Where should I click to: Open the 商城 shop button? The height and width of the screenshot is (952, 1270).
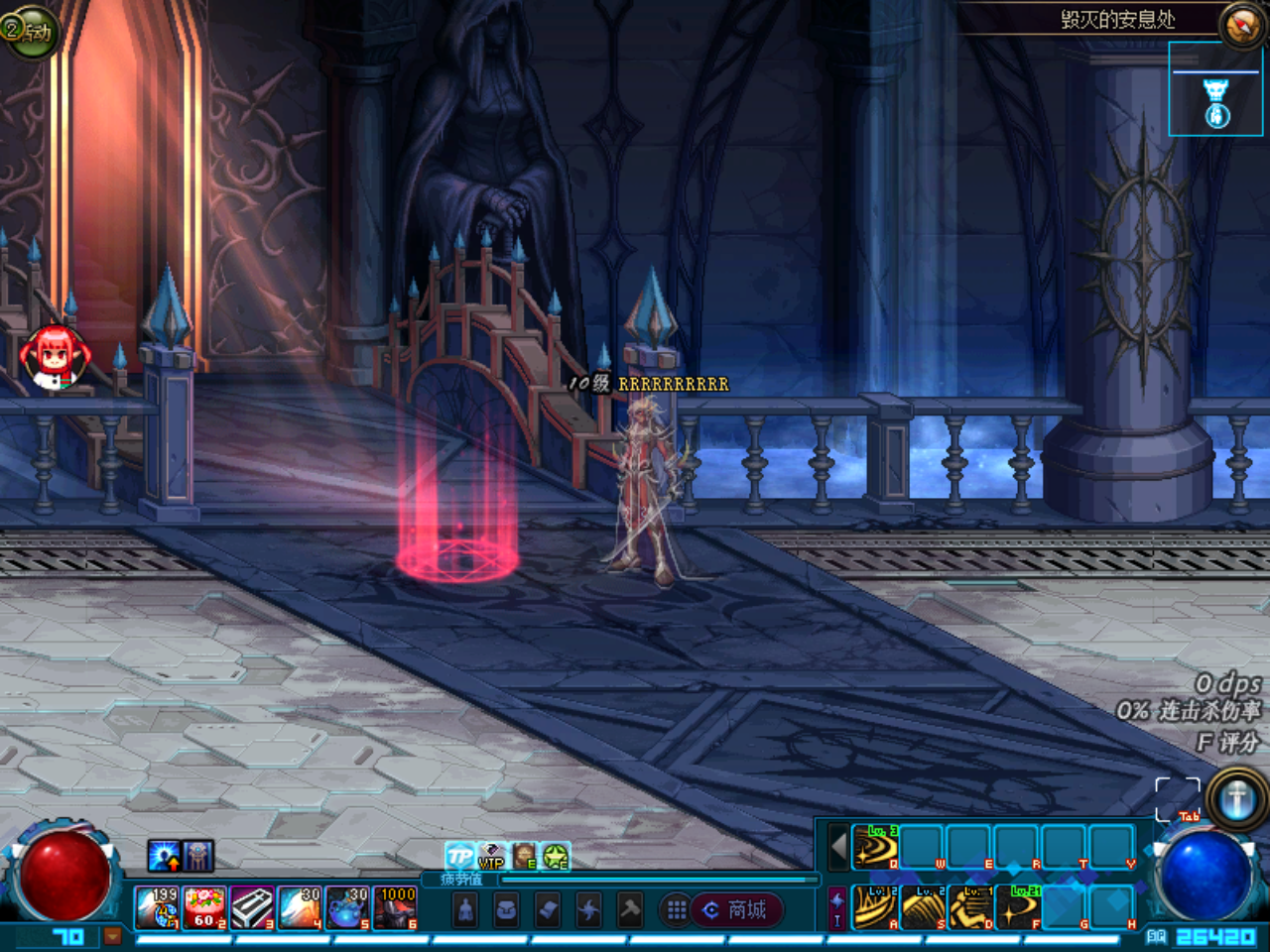click(736, 910)
